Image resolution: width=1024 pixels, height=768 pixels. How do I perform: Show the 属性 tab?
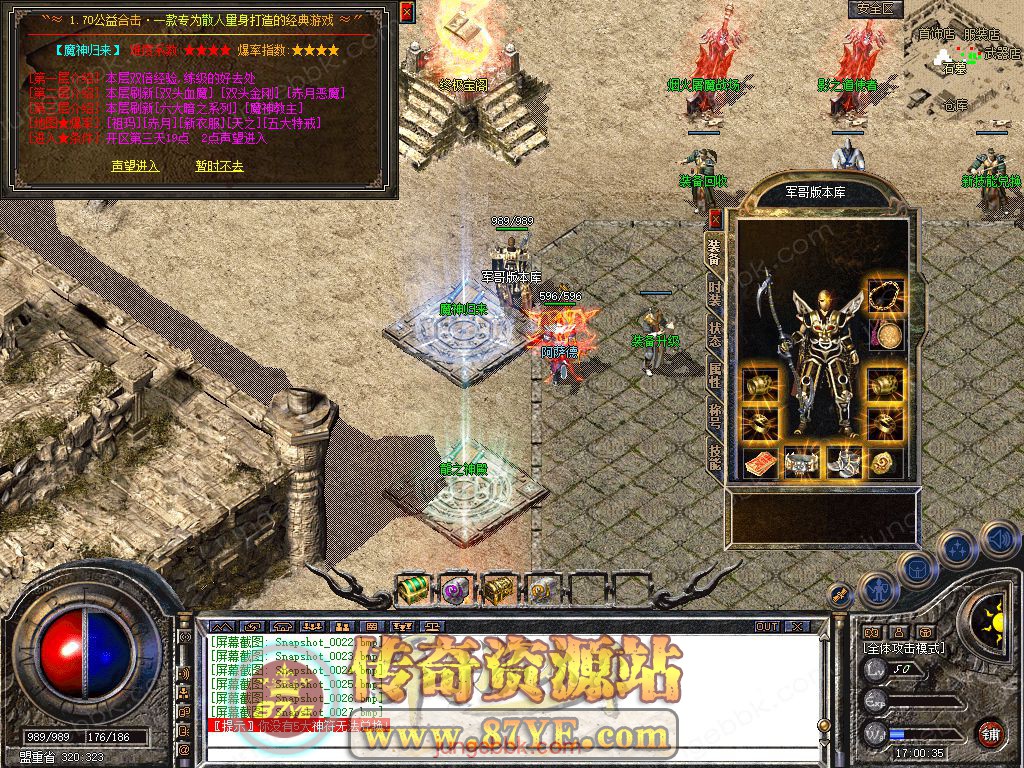pos(715,375)
